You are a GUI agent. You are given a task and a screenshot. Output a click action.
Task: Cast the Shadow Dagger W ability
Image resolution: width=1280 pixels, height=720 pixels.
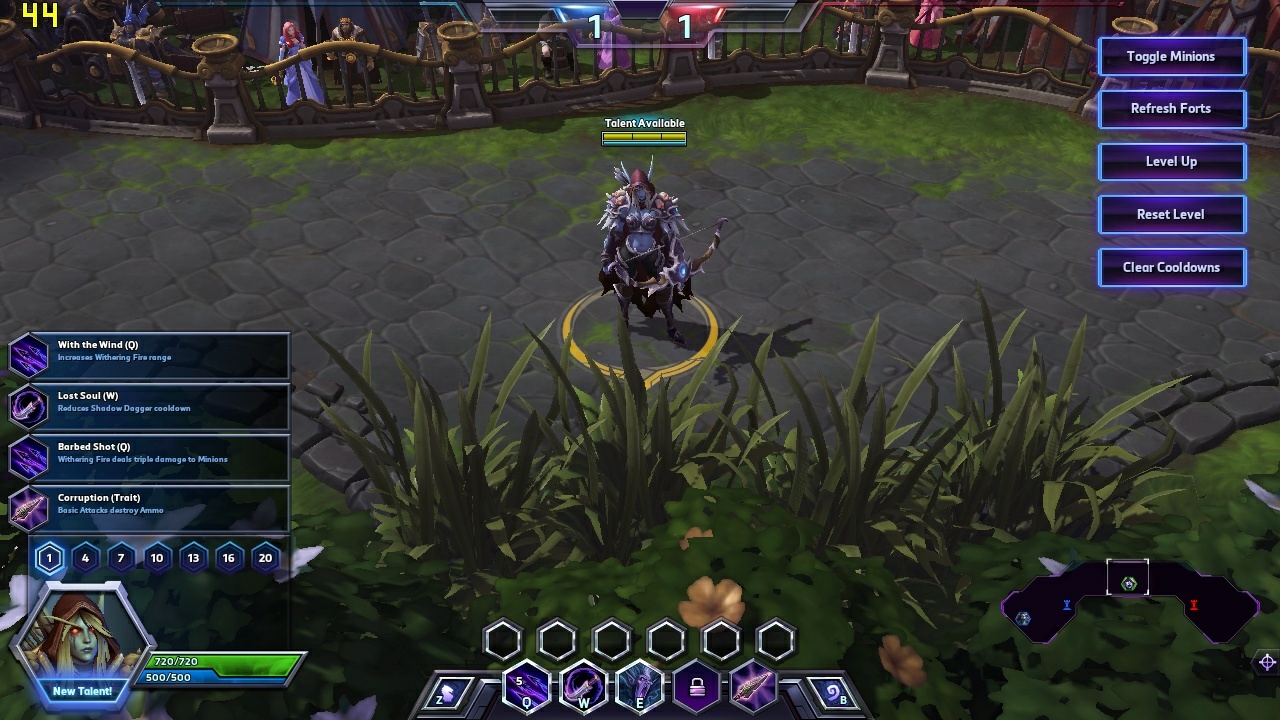click(x=583, y=688)
